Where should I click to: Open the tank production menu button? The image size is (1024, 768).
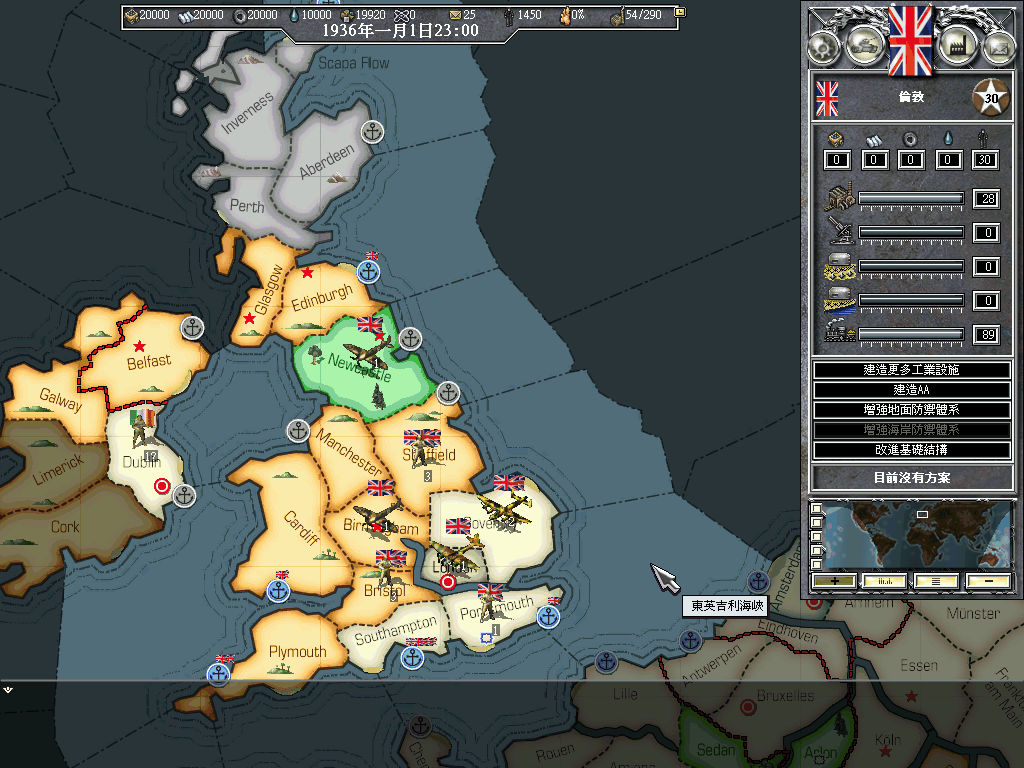[864, 44]
